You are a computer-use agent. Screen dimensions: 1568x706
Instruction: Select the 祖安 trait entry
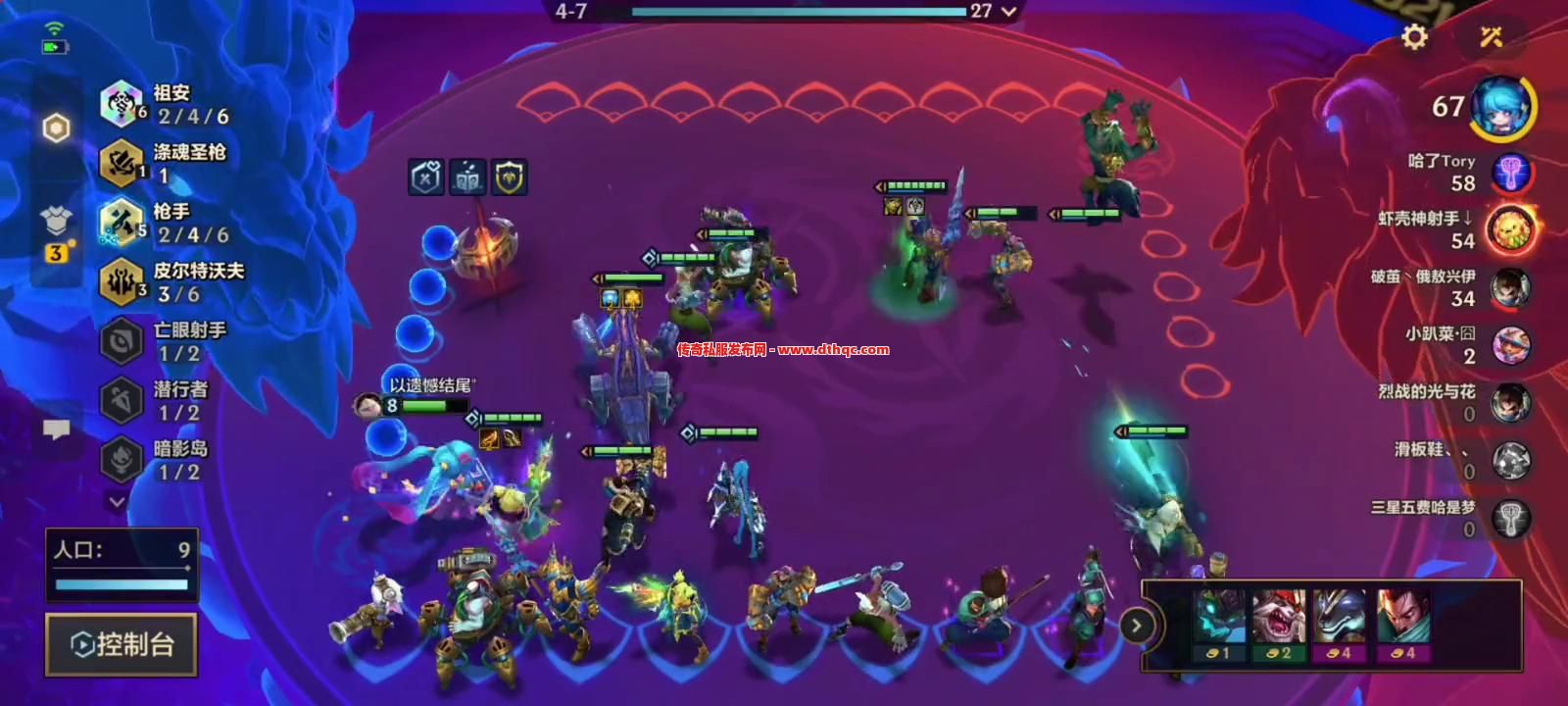pos(167,104)
